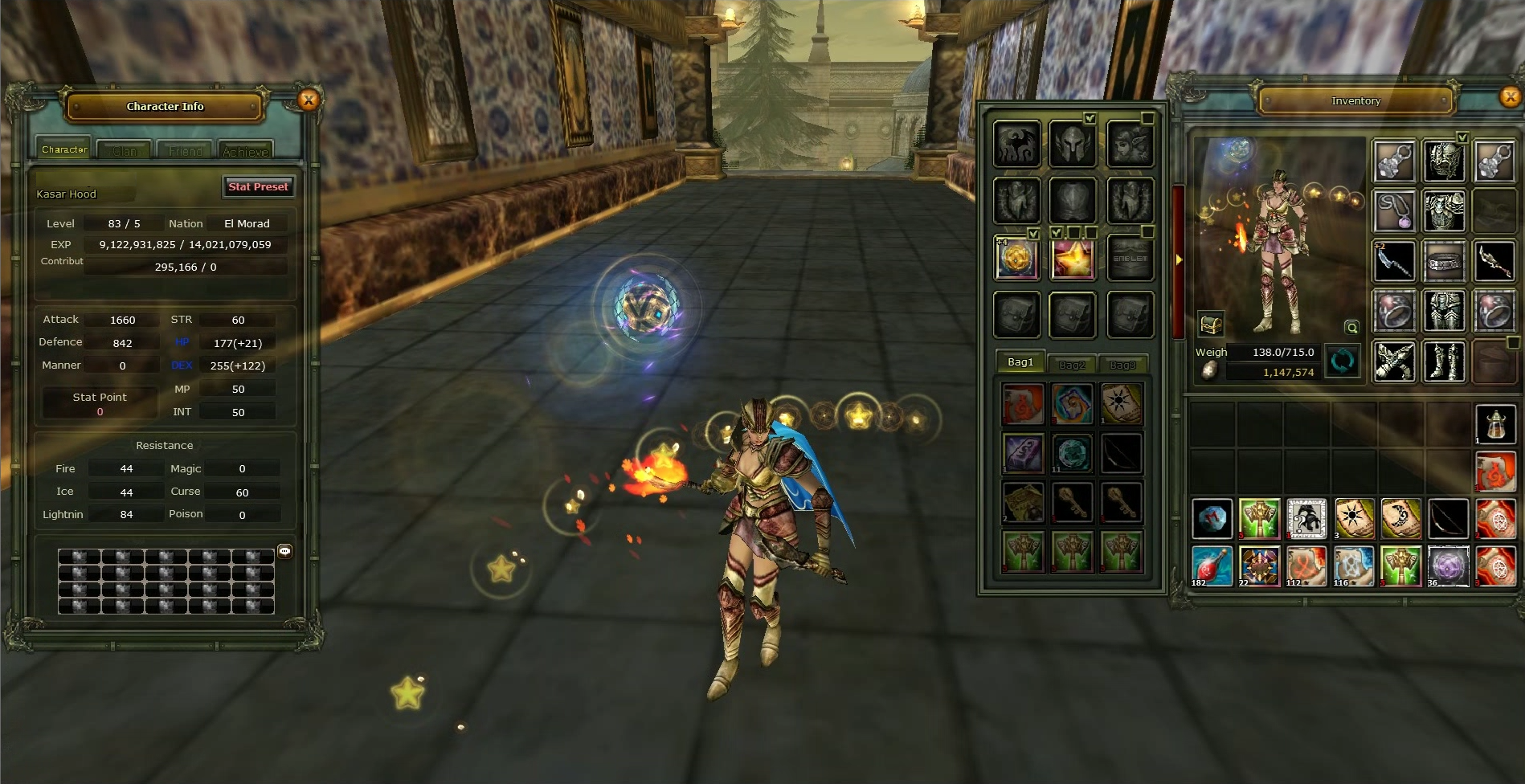Select the Bag1 tab
The width and height of the screenshot is (1525, 784).
tap(1020, 362)
